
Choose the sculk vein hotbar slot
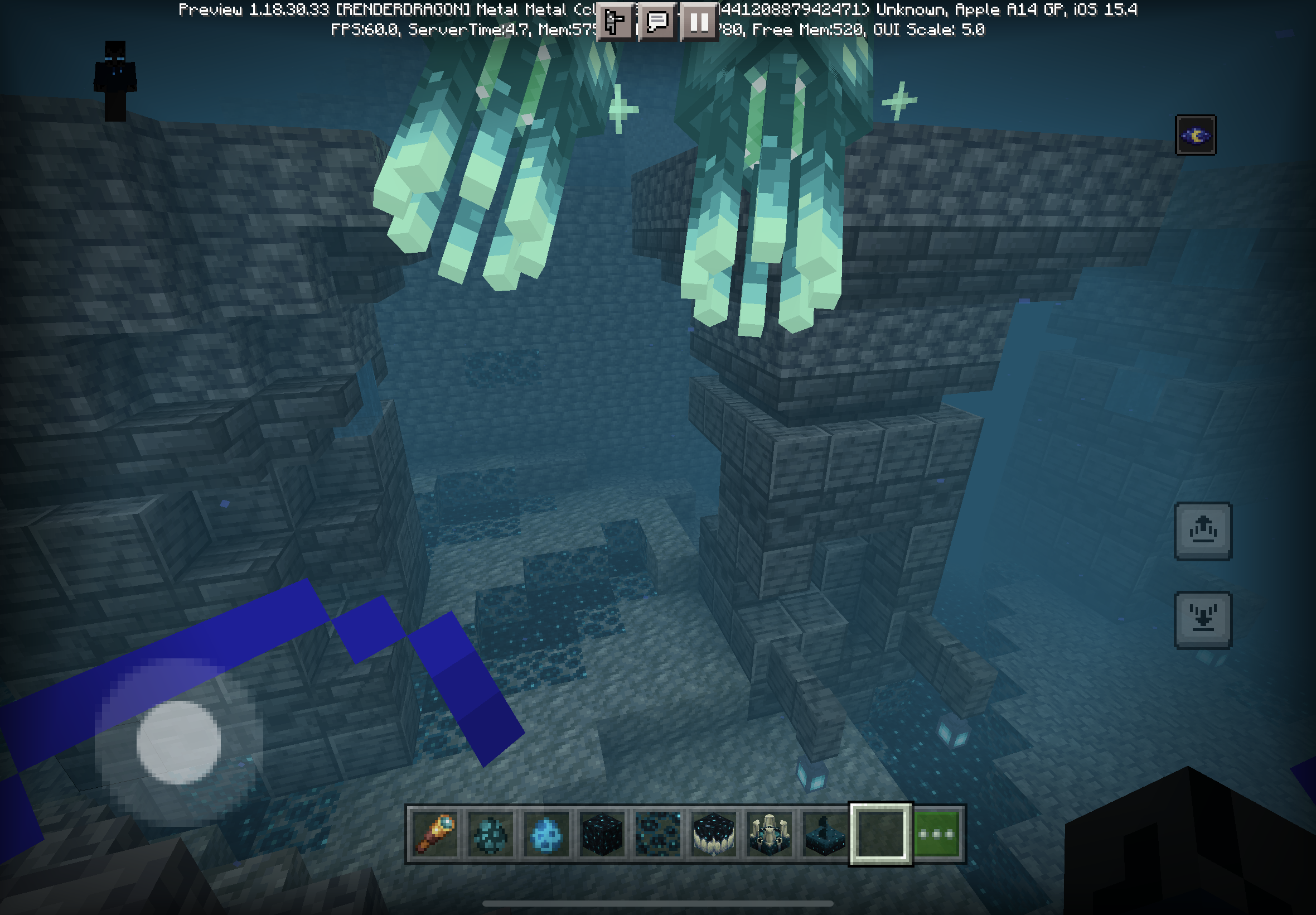coord(657,834)
